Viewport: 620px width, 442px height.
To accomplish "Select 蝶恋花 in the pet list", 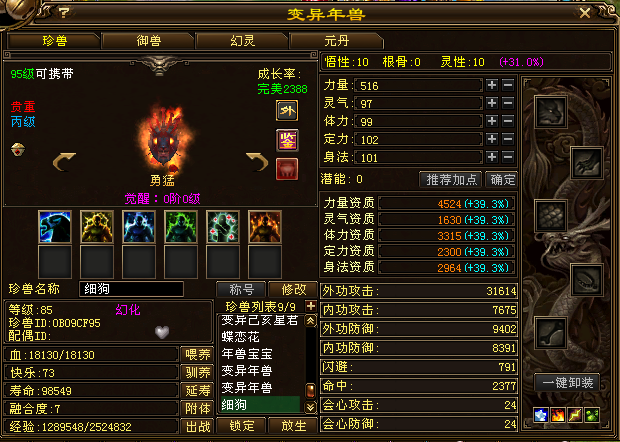I will pos(239,338).
